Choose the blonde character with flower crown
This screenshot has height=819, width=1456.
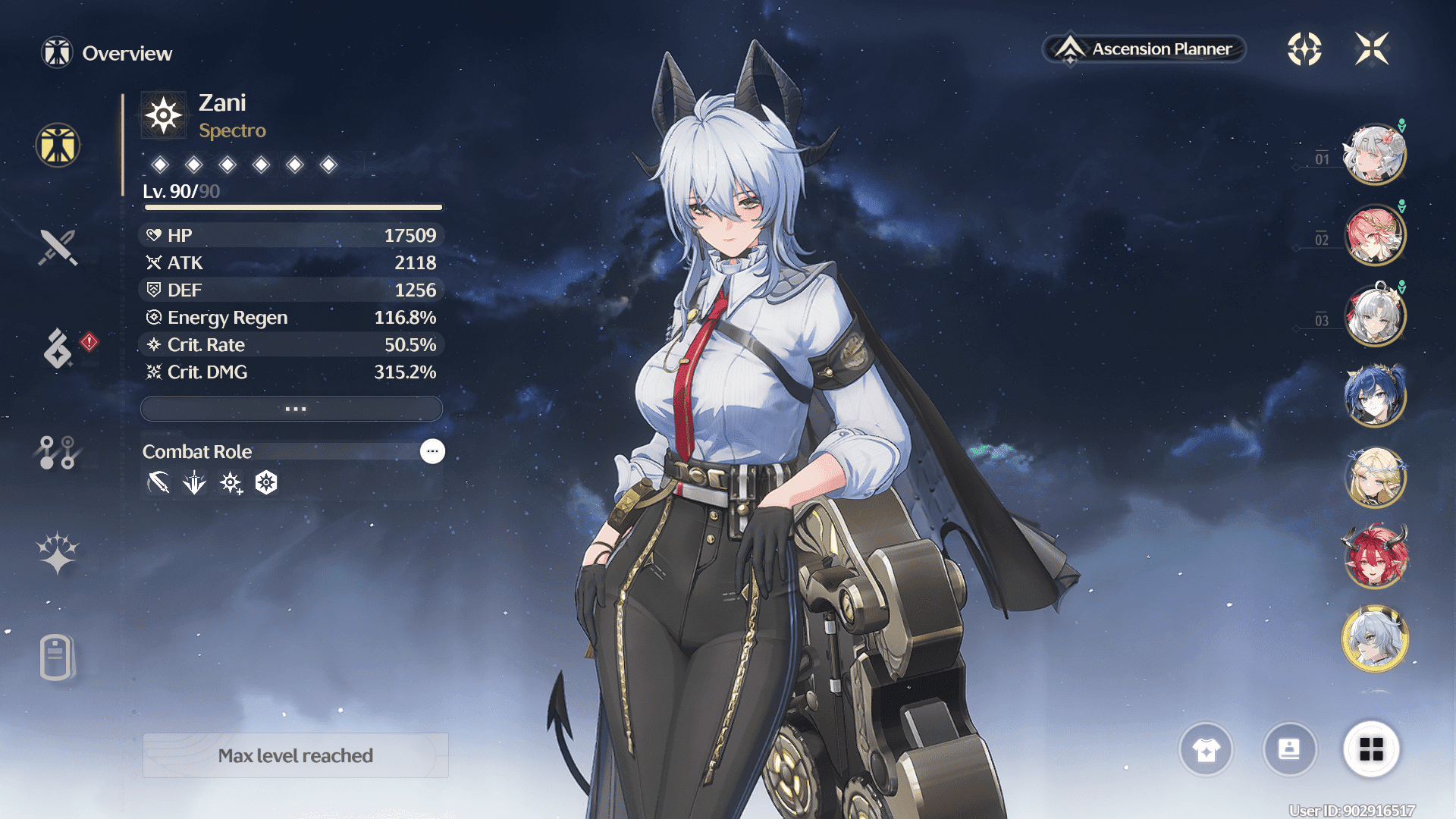pos(1374,477)
